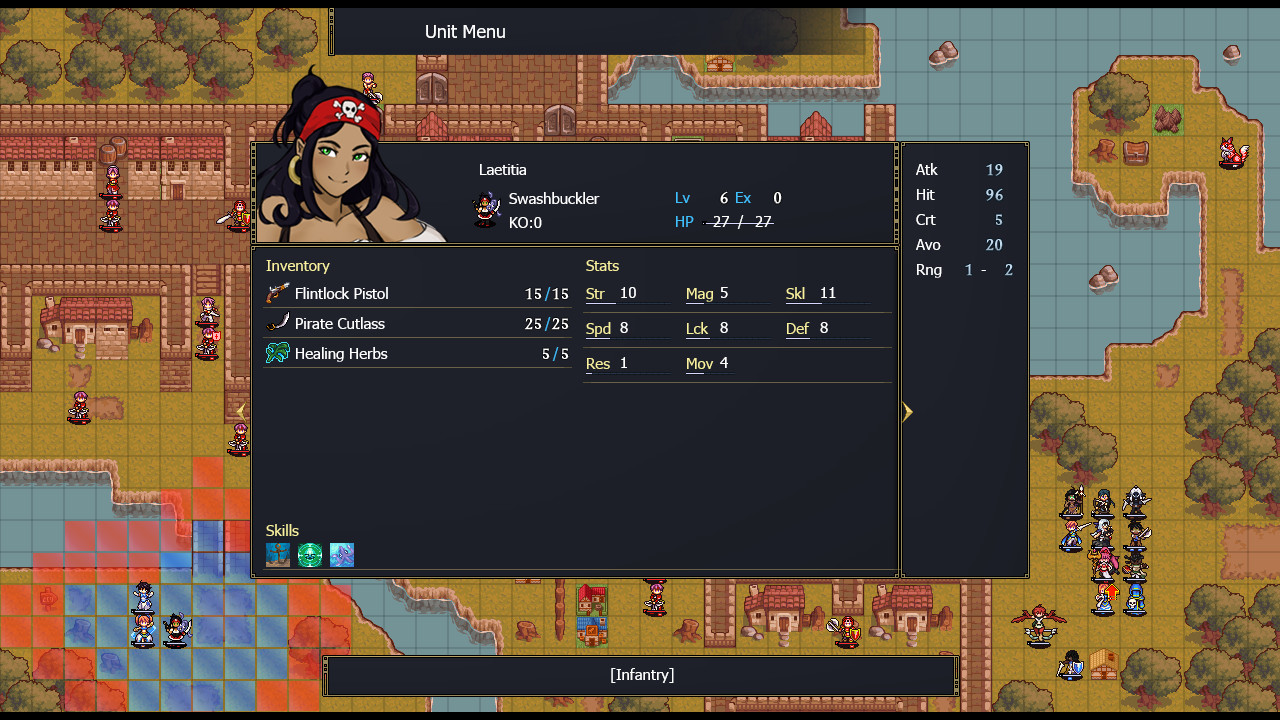Click the Swashbuckler class icon

(x=487, y=210)
